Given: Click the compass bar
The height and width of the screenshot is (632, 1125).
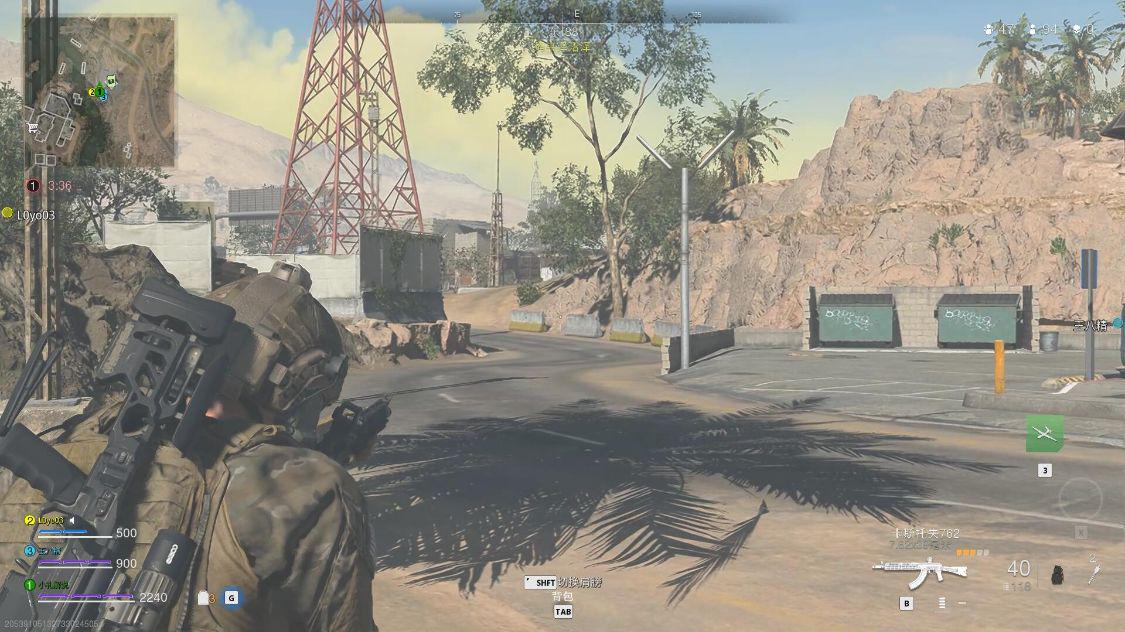Looking at the screenshot, I should (x=578, y=14).
